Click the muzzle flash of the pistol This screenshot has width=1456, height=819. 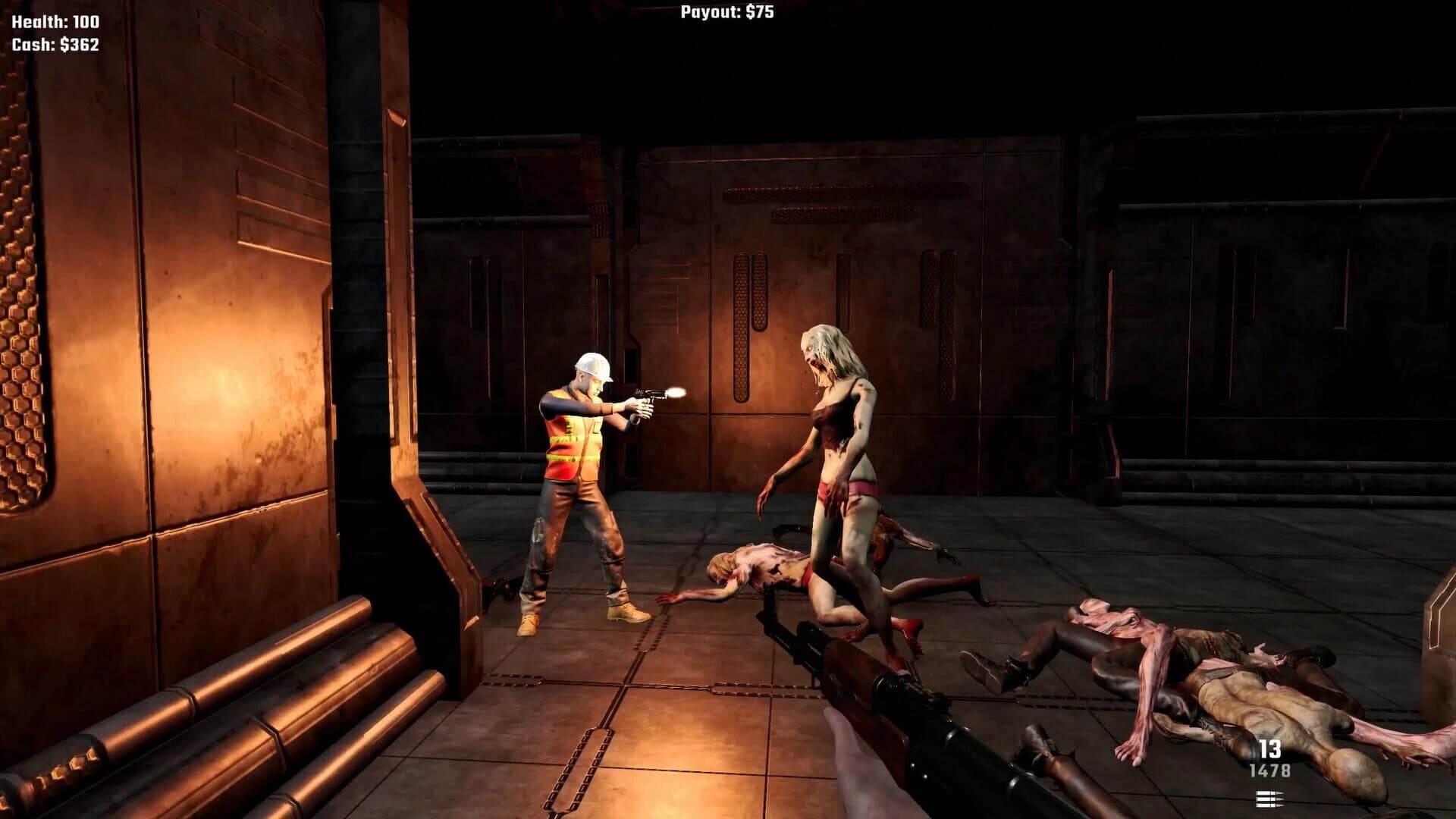[676, 394]
